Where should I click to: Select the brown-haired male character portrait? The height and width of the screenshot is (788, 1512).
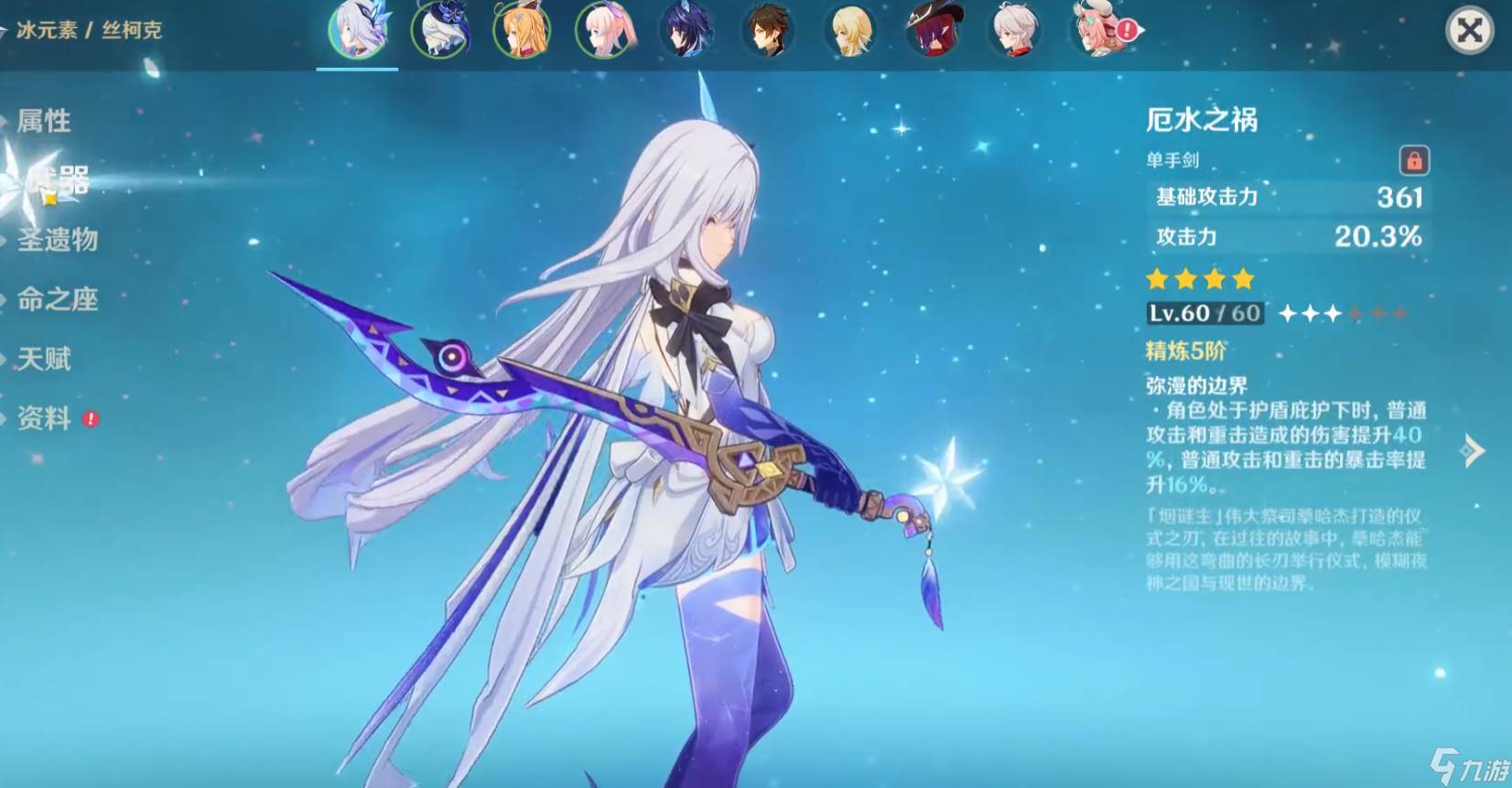click(769, 31)
